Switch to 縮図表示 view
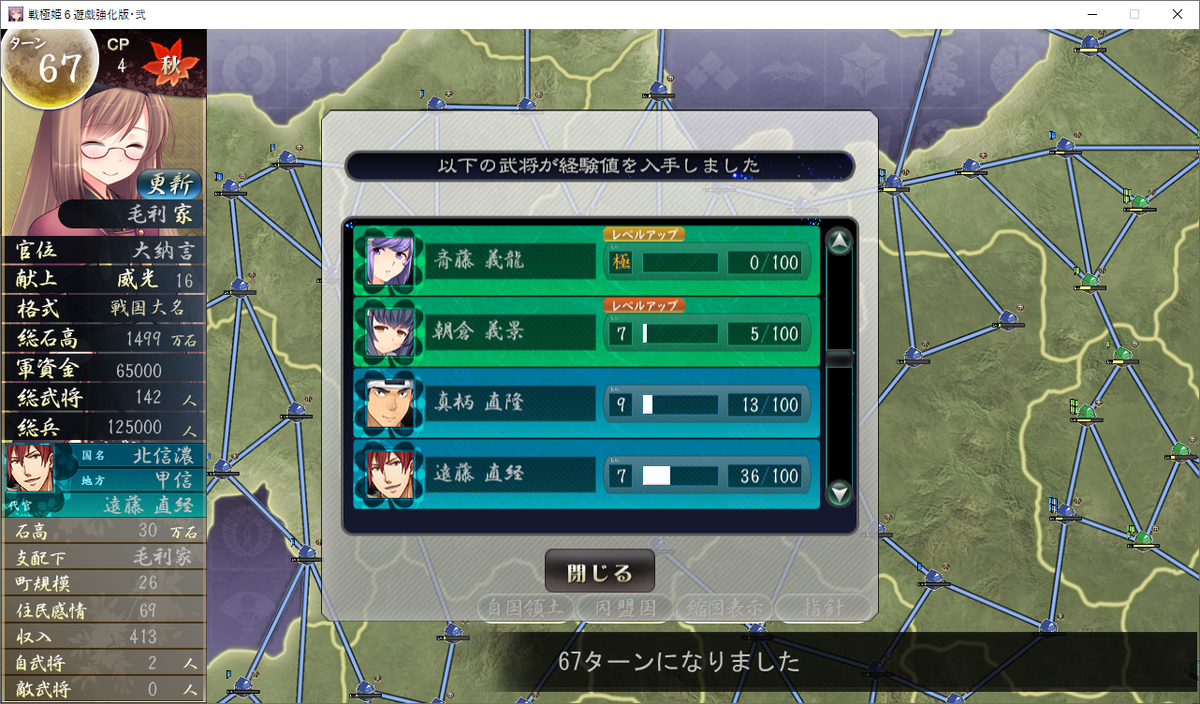Viewport: 1200px width, 704px height. click(x=722, y=607)
